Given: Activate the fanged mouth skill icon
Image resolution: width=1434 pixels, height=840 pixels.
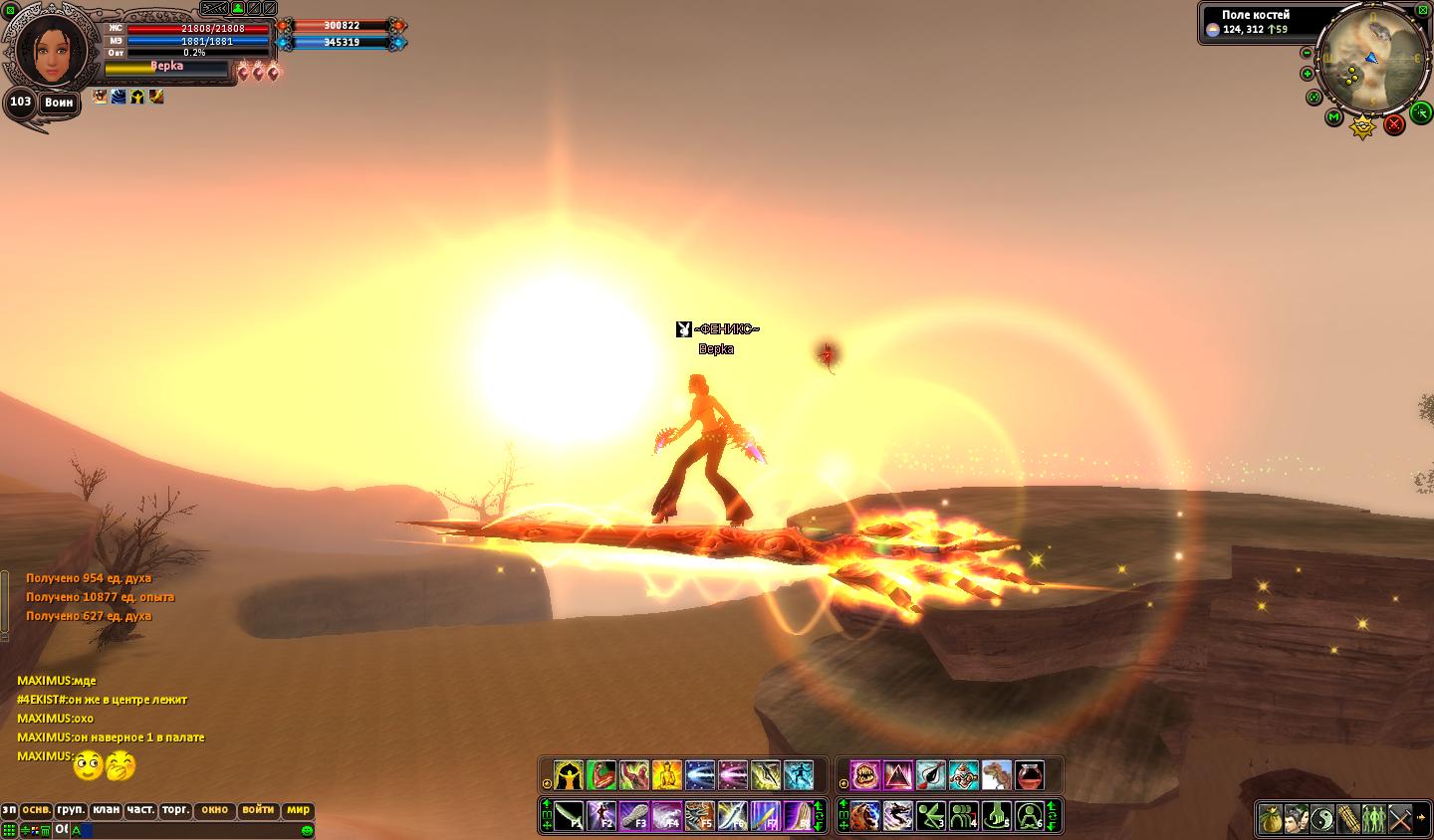Looking at the screenshot, I should (864, 775).
